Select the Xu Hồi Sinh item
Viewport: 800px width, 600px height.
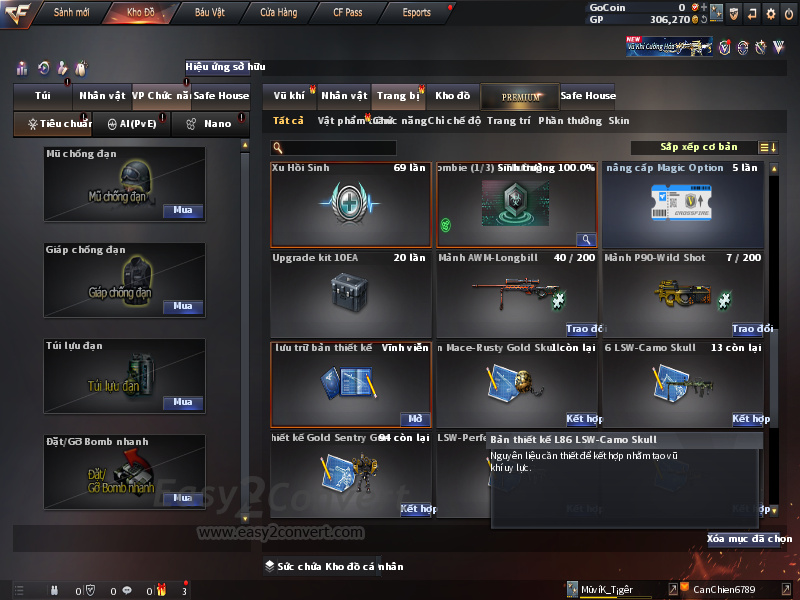click(351, 203)
